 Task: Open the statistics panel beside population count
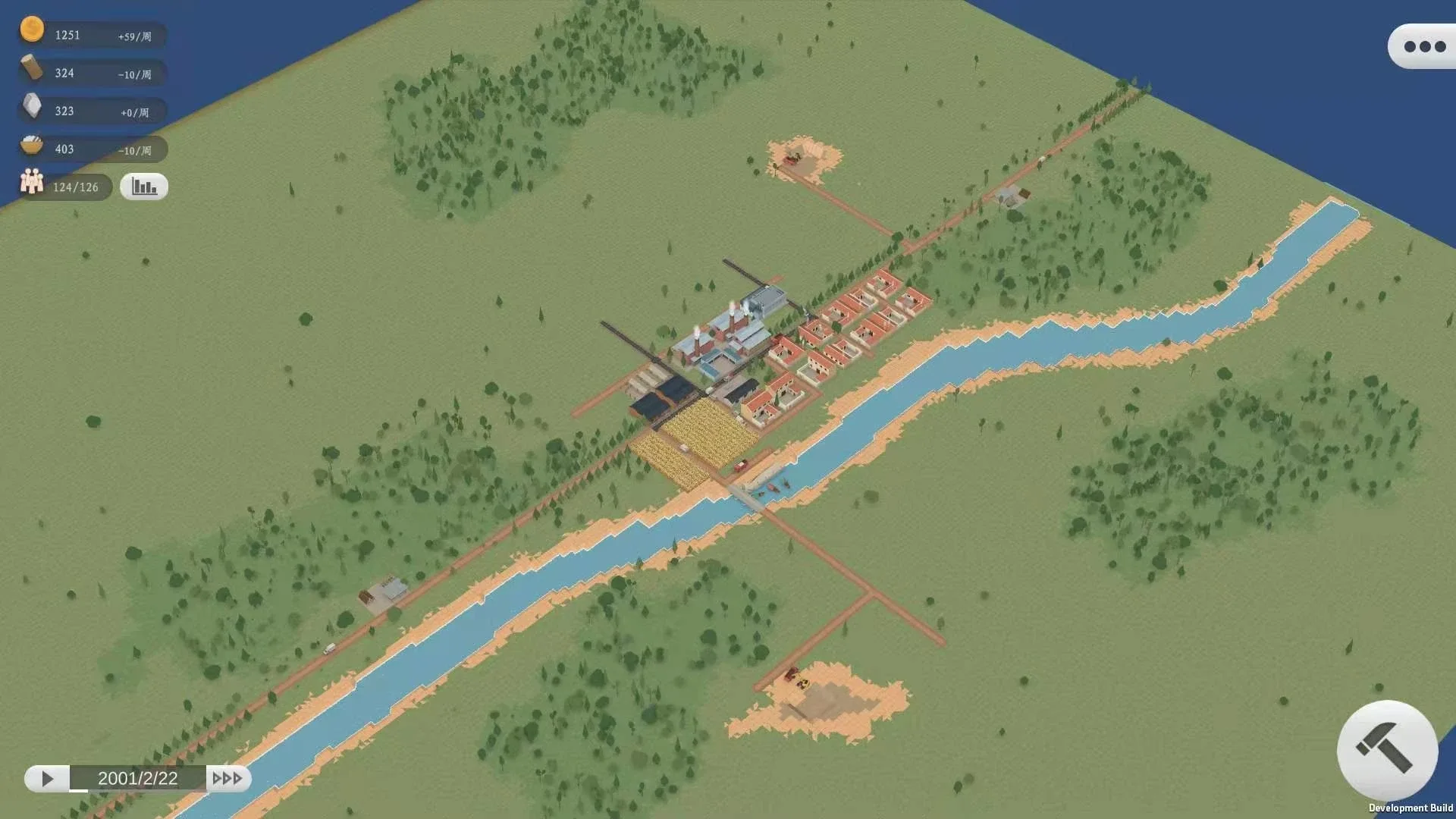point(143,186)
